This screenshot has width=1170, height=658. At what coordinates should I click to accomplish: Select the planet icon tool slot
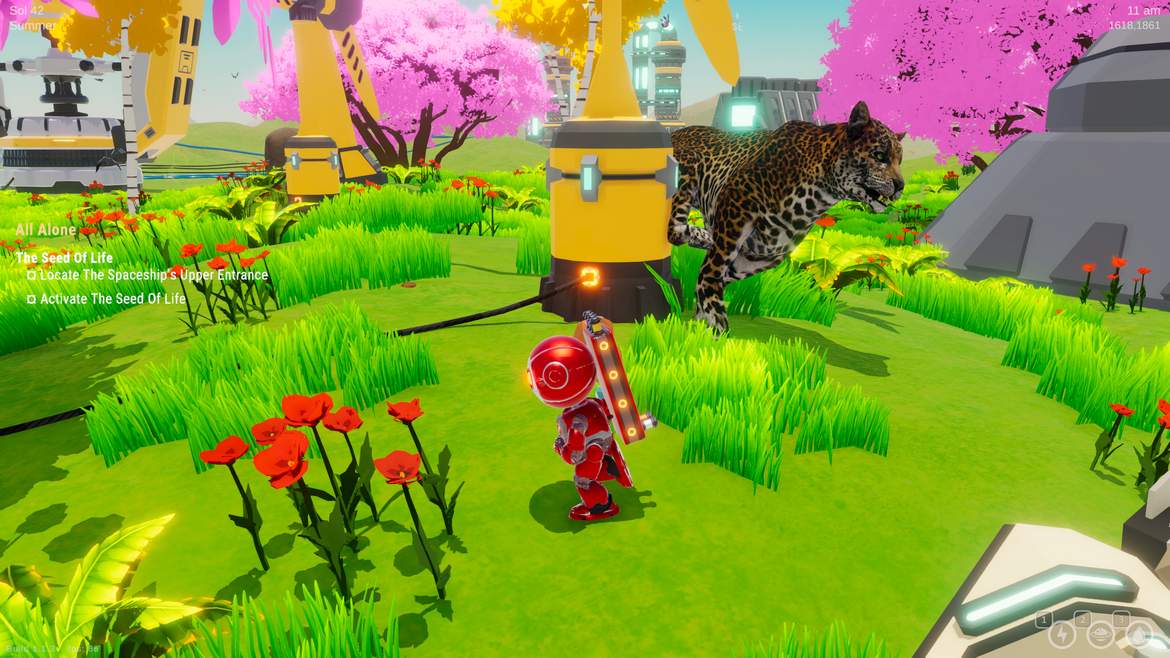[x=1100, y=634]
